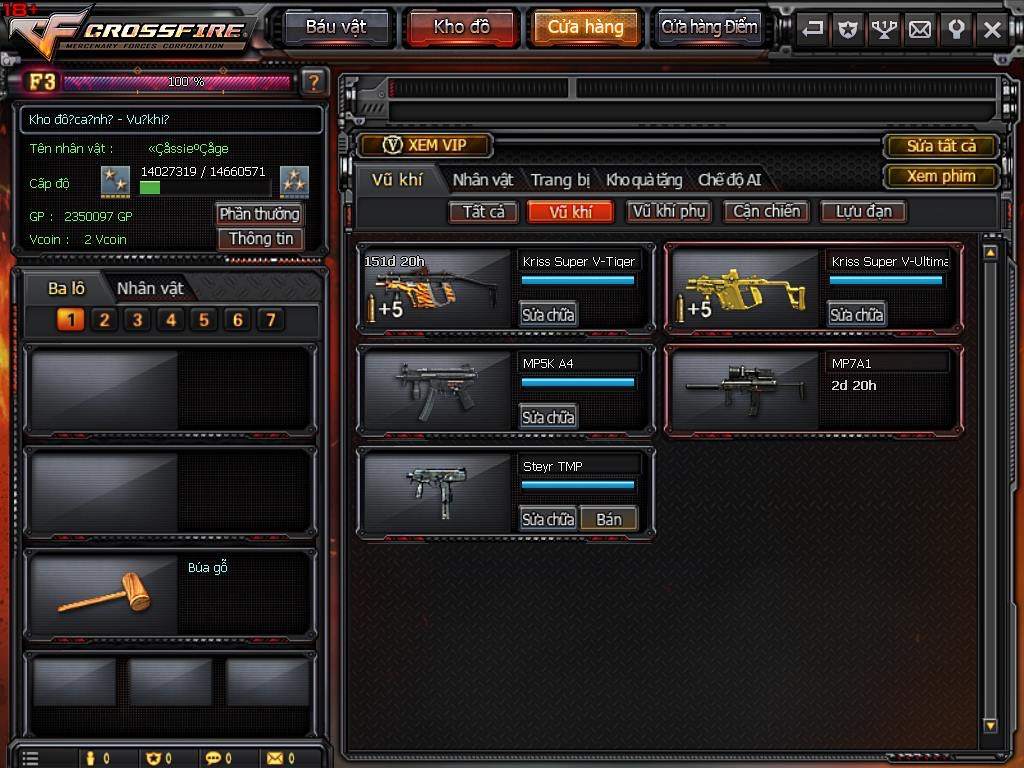Open the Kho quà tặng tab
1024x768 pixels.
[x=644, y=180]
